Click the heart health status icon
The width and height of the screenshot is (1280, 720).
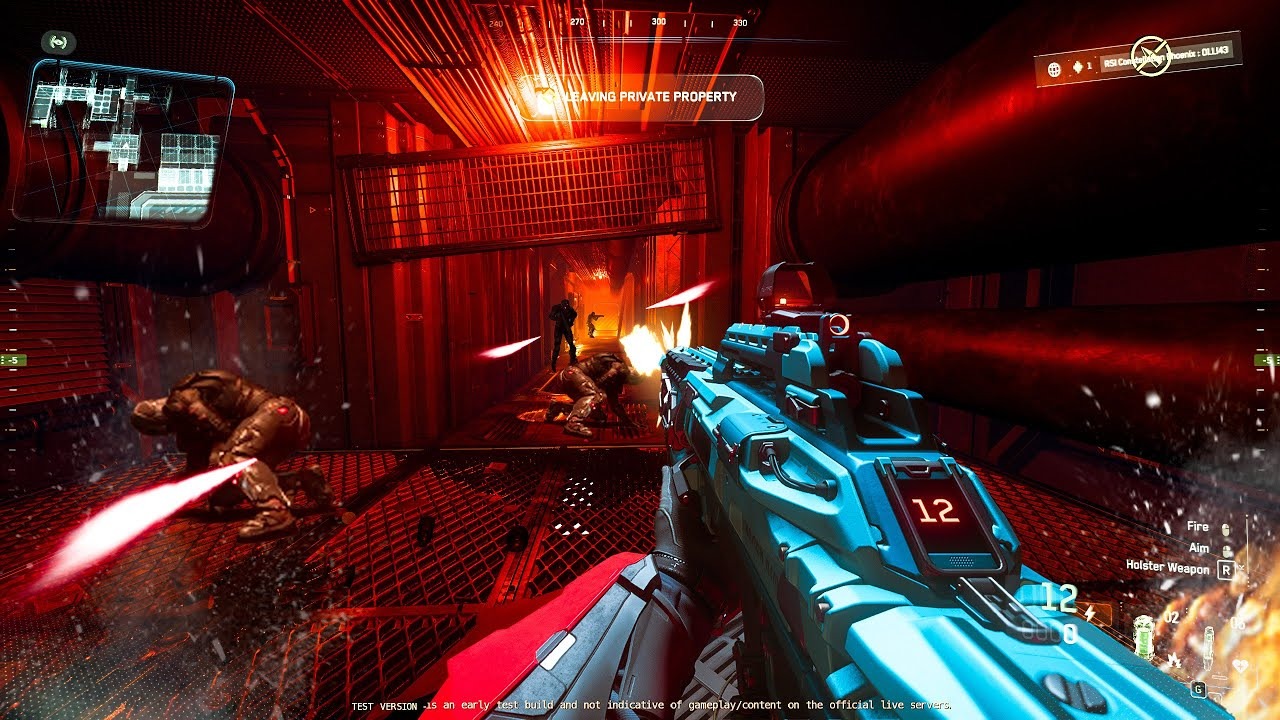pyautogui.click(x=1241, y=665)
